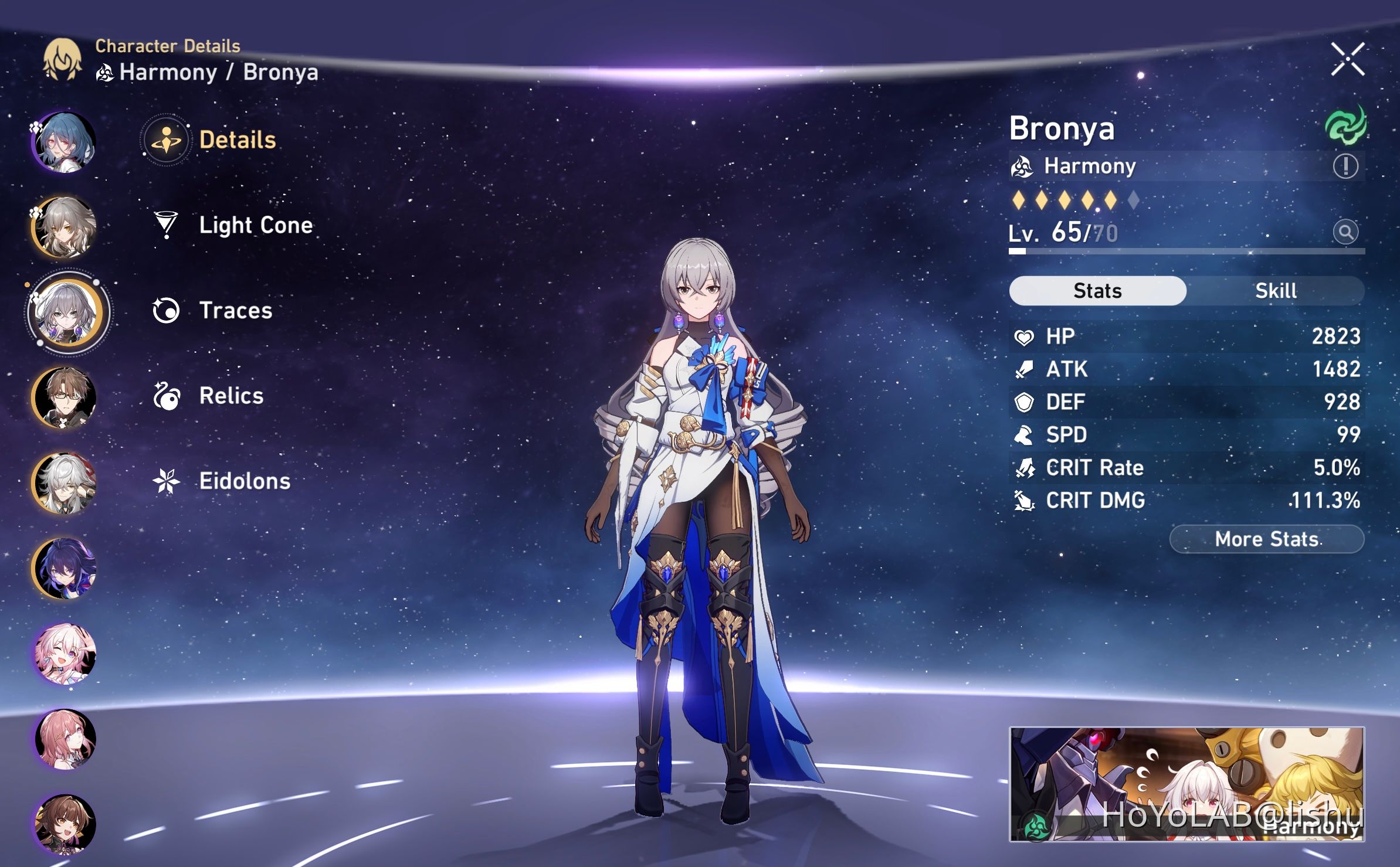Select the blue-haired character portrait
Screen dimensions: 1400x867
(65, 142)
